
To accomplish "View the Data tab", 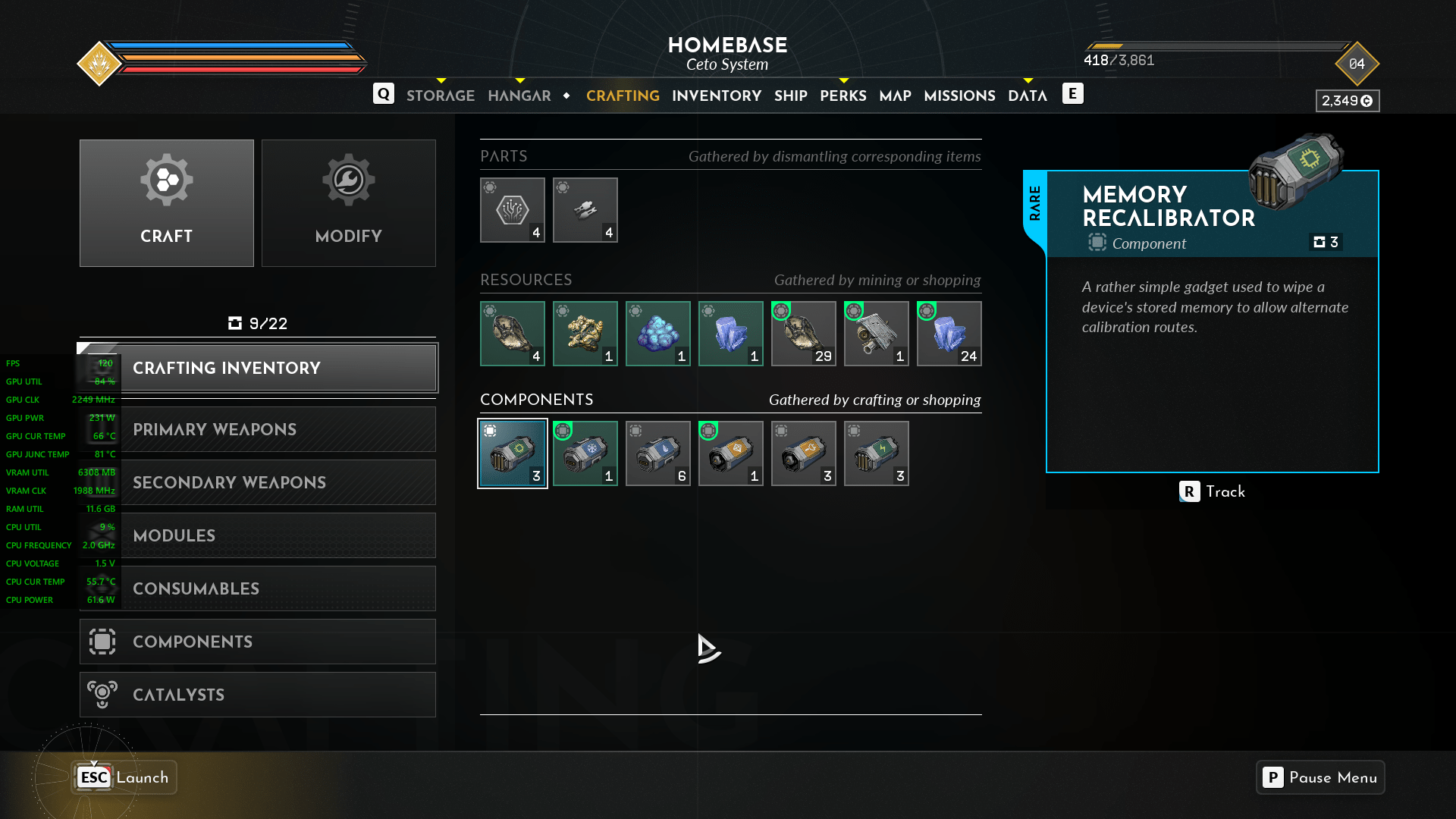I will tap(1027, 96).
